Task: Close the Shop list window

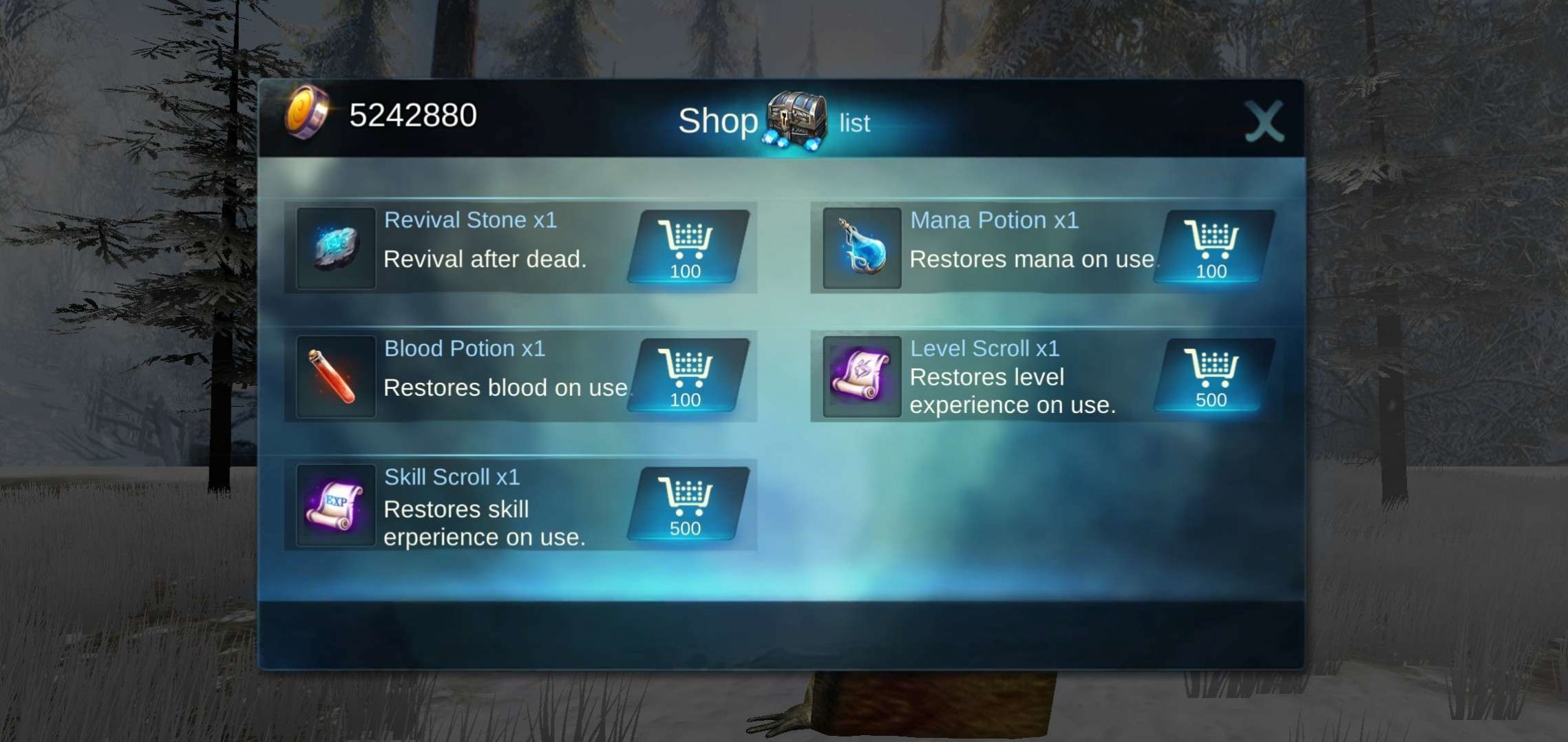Action: click(1264, 122)
